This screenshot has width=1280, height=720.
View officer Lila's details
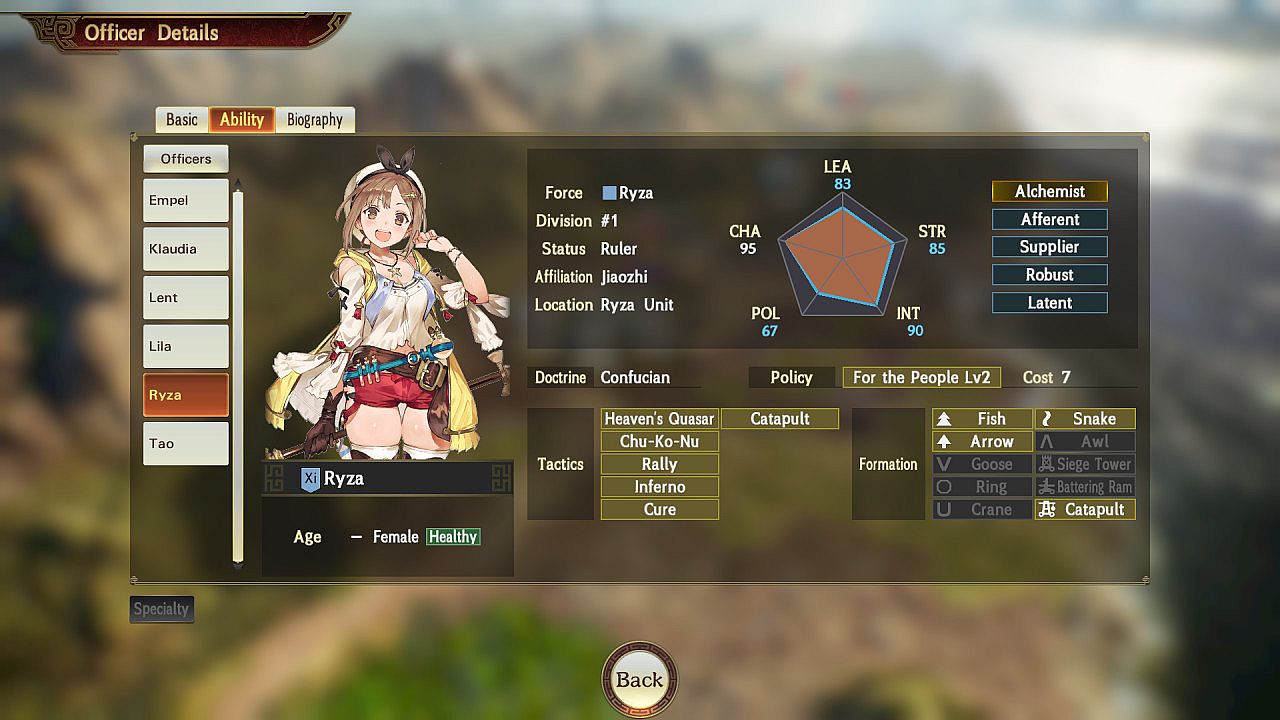[x=185, y=346]
